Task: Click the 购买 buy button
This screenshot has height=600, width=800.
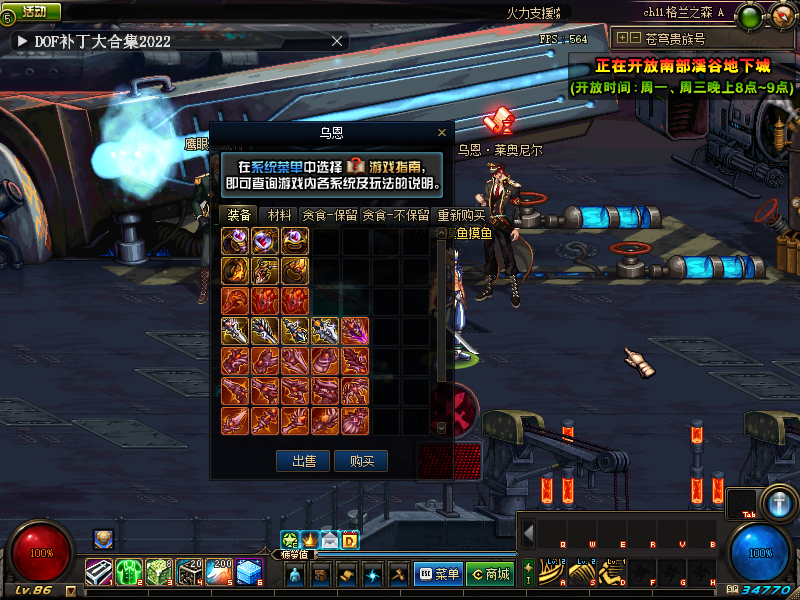Action: (361, 461)
